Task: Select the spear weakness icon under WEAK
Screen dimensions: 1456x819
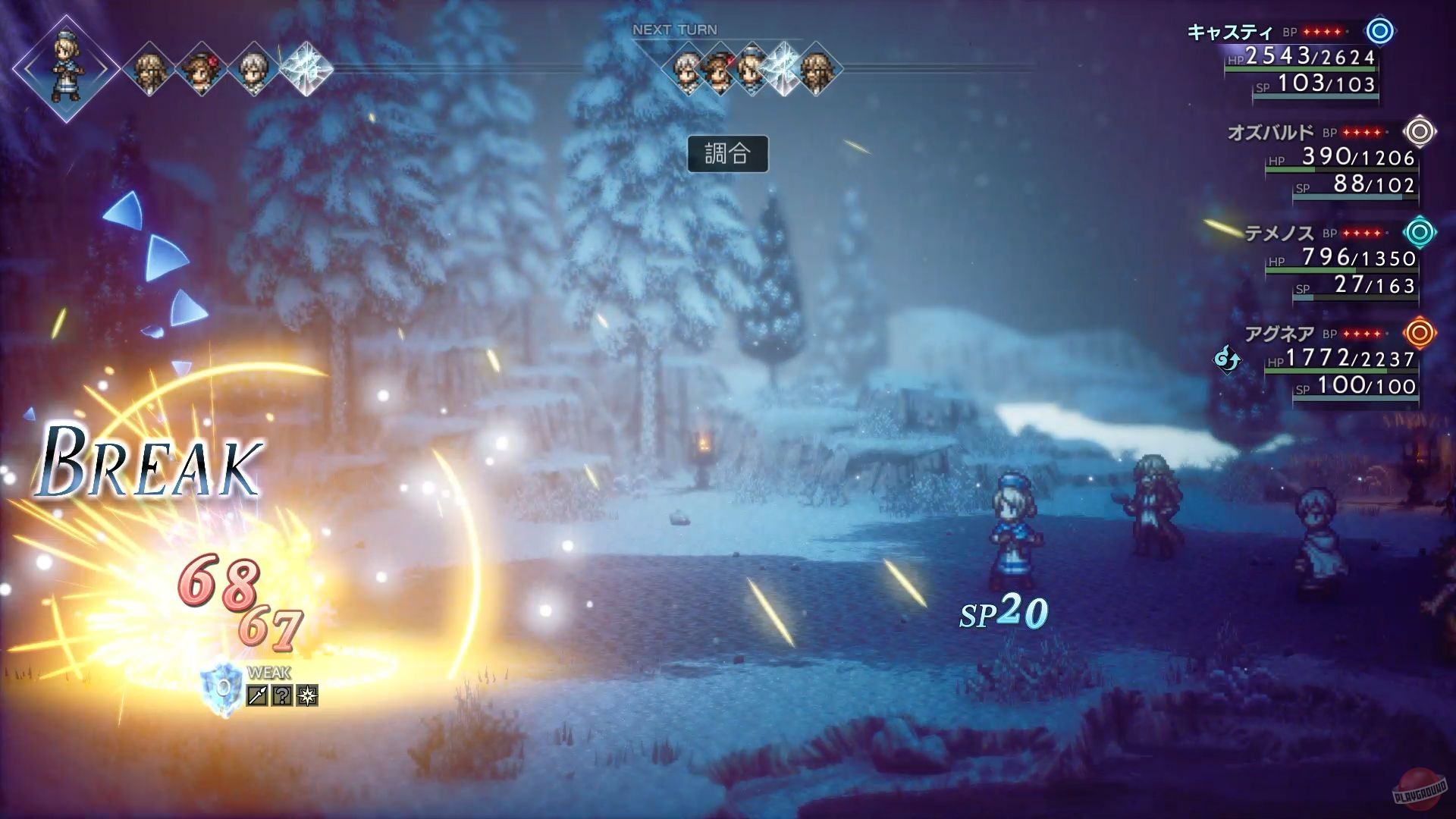Action: point(256,695)
